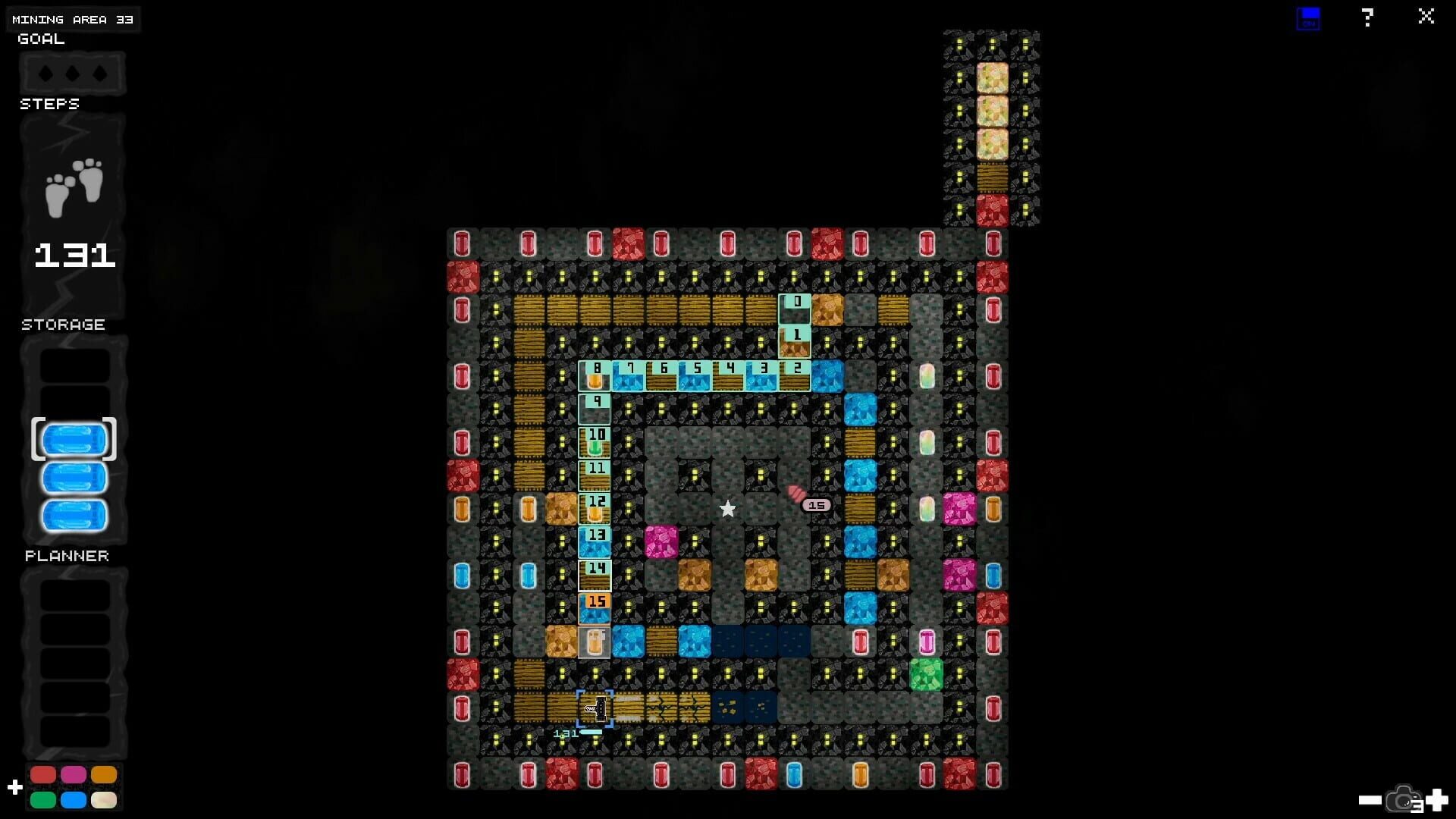Screen dimensions: 1456x819
Task: Click the numbered path cell marked 15
Action: 596,605
